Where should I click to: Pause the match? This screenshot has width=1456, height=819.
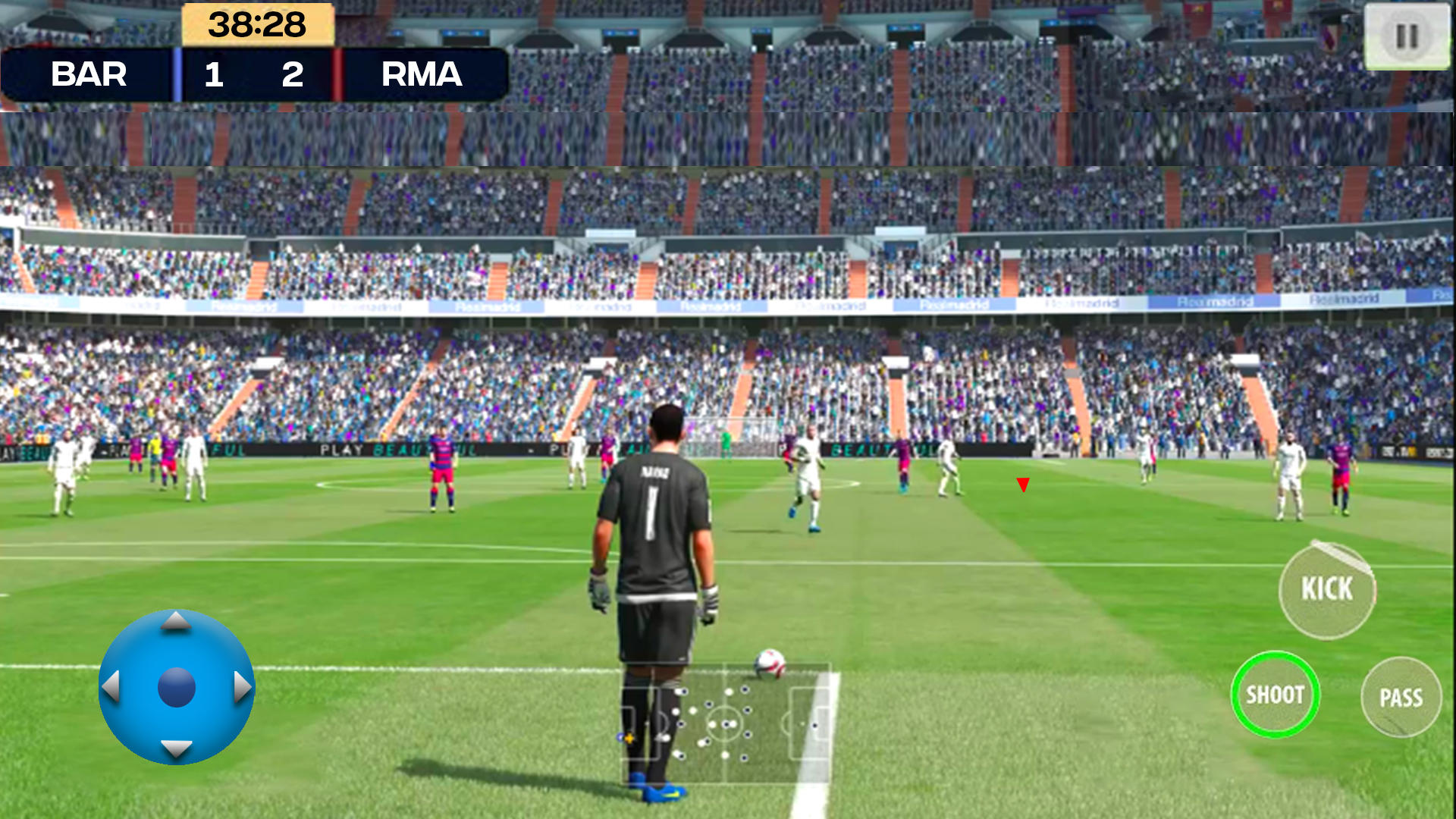1407,36
